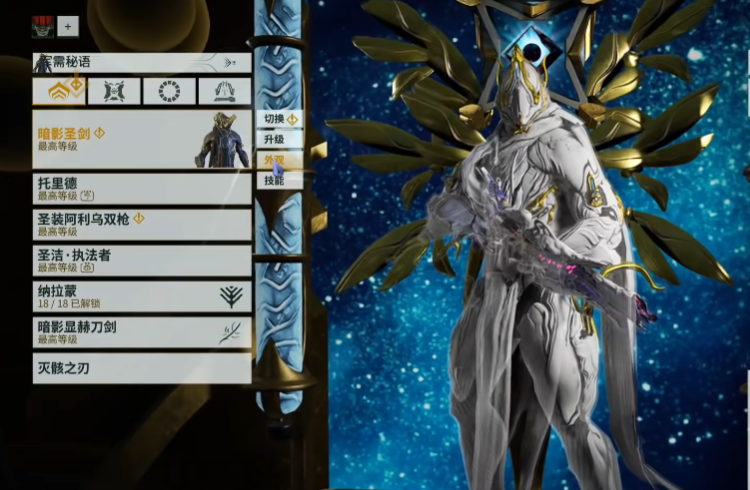Select the 托里德 weapon row
The image size is (750, 490).
point(141,188)
